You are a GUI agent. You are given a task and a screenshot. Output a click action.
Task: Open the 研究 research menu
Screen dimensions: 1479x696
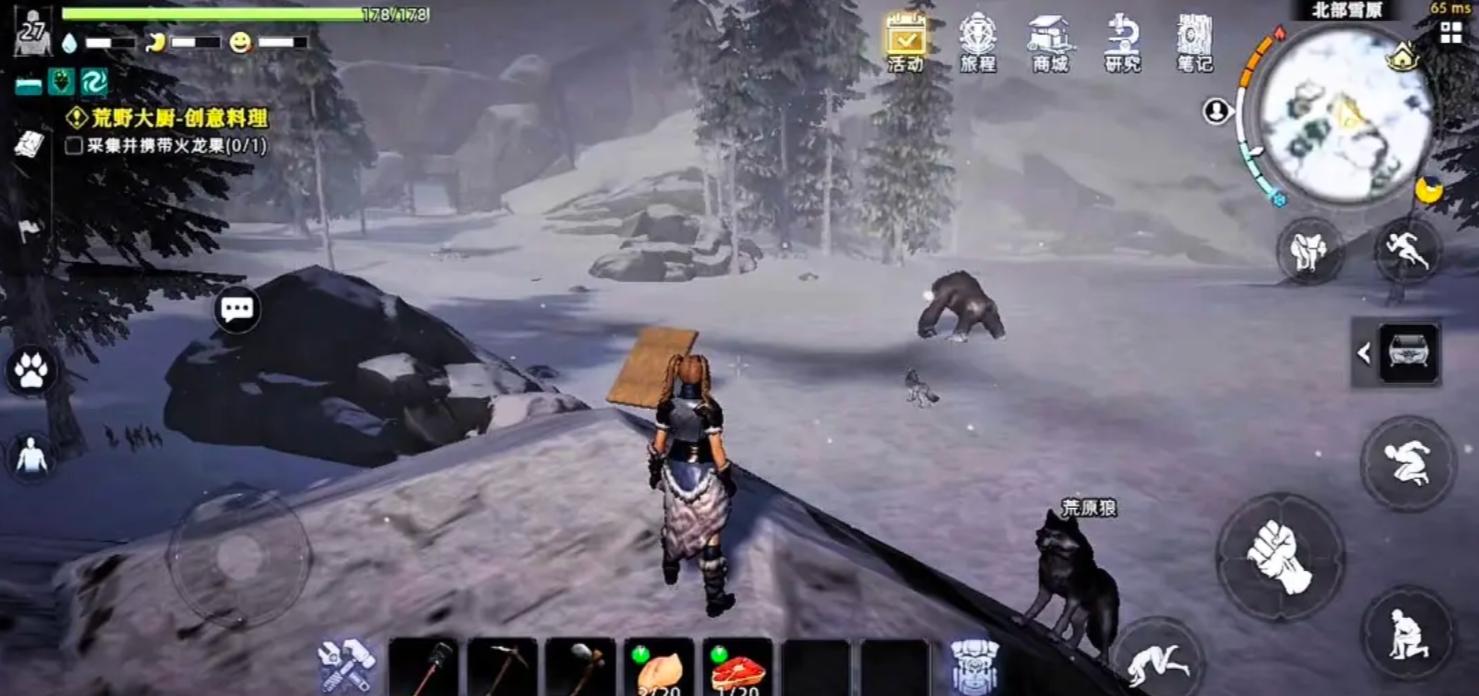coord(1122,42)
